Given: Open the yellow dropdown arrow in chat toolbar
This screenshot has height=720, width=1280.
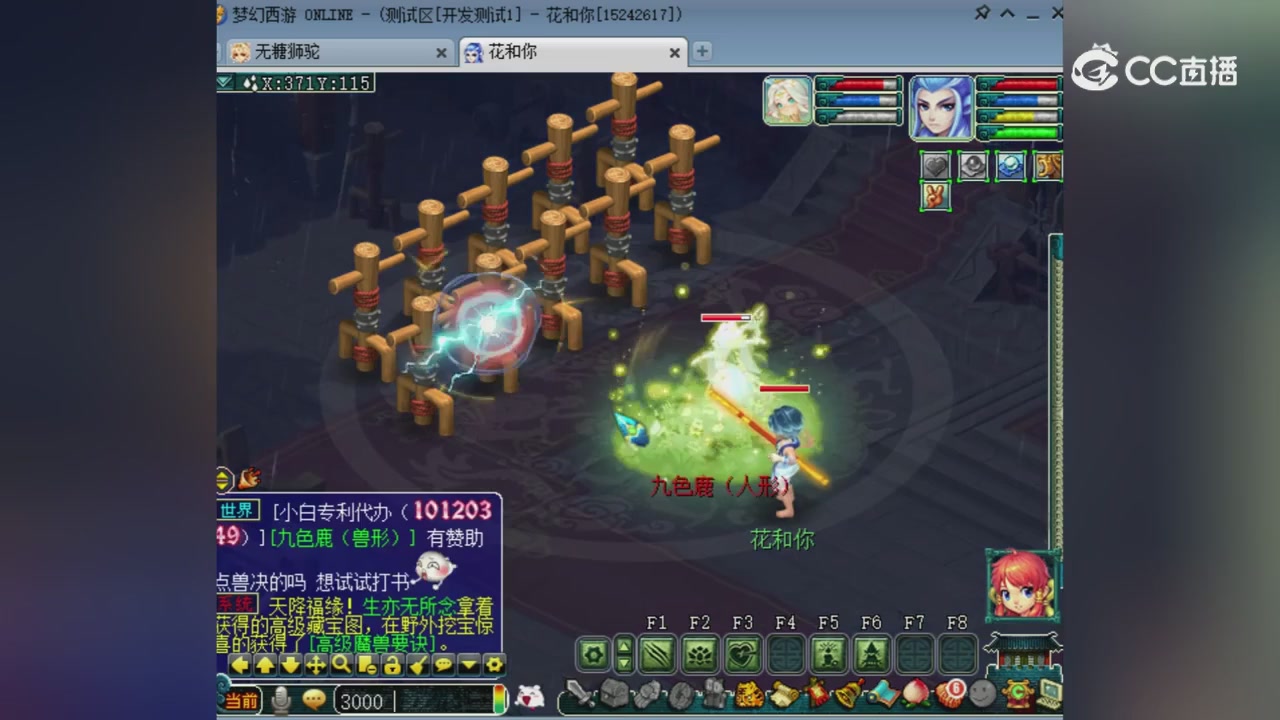Looking at the screenshot, I should pyautogui.click(x=468, y=666).
